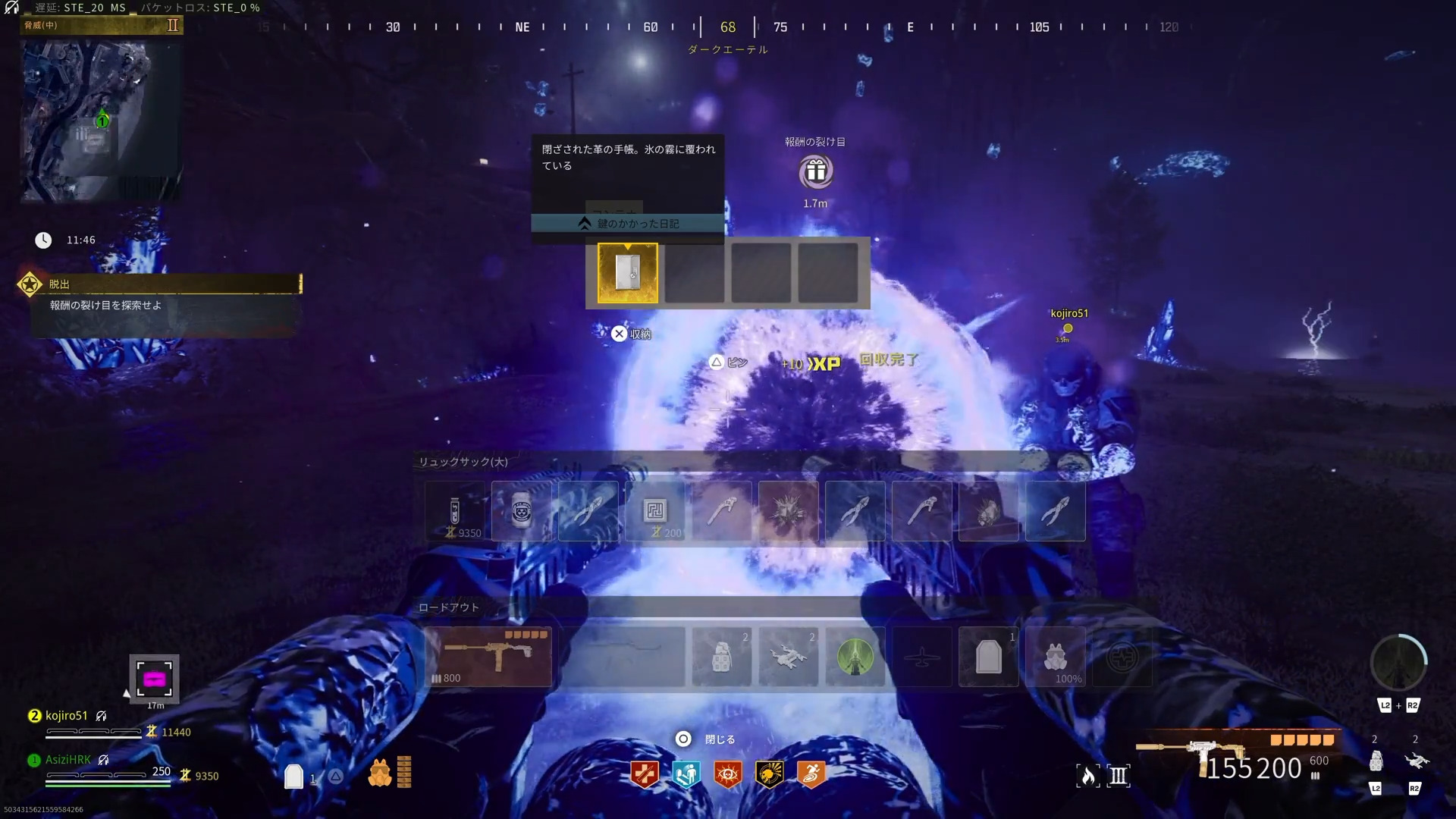This screenshot has height=819, width=1456.
Task: Open the tactical minimap
Action: click(x=101, y=120)
